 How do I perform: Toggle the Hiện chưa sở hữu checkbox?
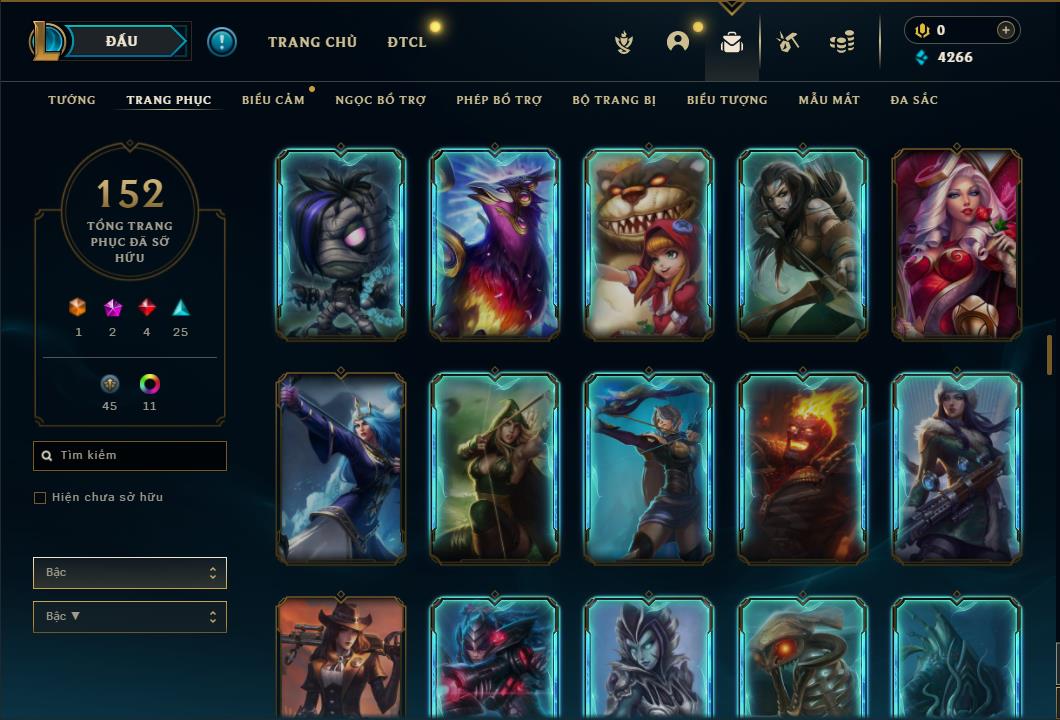(x=40, y=498)
